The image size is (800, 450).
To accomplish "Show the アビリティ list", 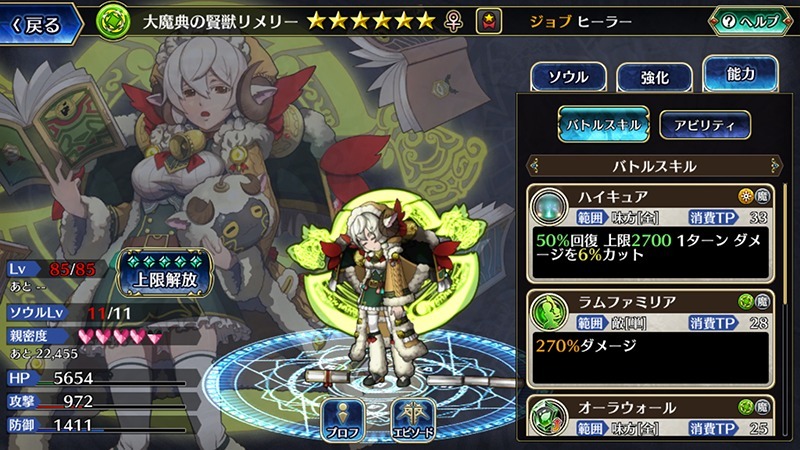I will click(x=705, y=124).
